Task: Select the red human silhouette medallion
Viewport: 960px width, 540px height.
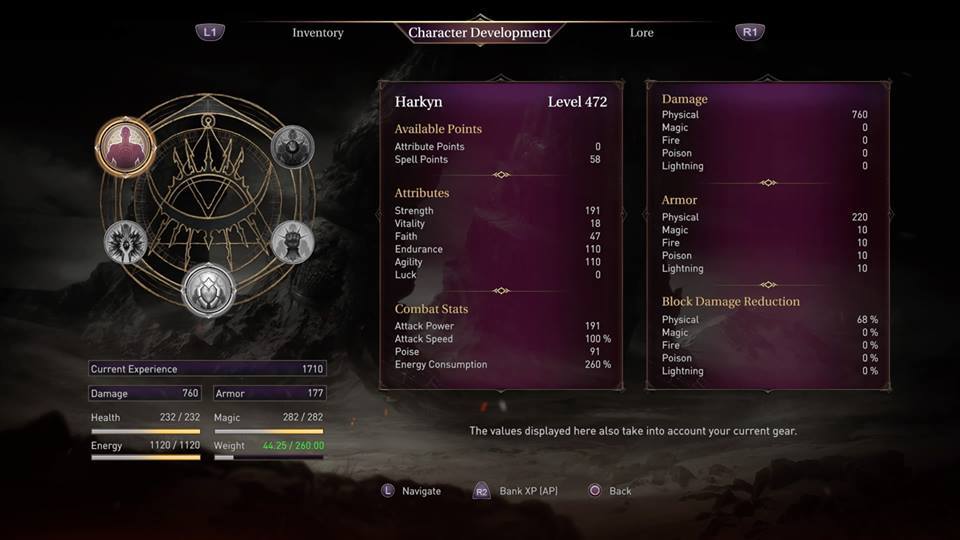Action: pyautogui.click(x=126, y=147)
